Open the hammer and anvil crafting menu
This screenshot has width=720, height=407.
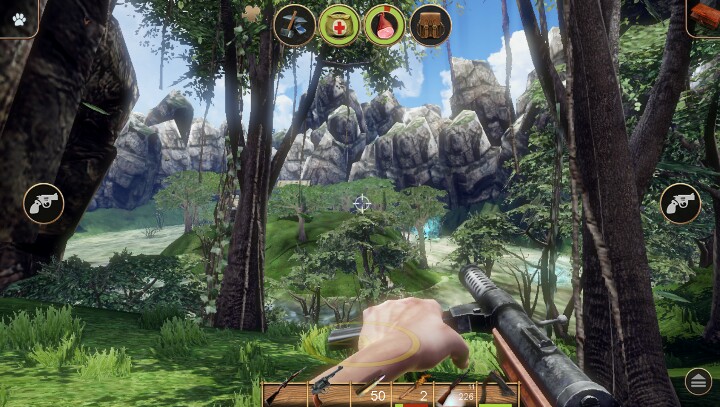294,25
